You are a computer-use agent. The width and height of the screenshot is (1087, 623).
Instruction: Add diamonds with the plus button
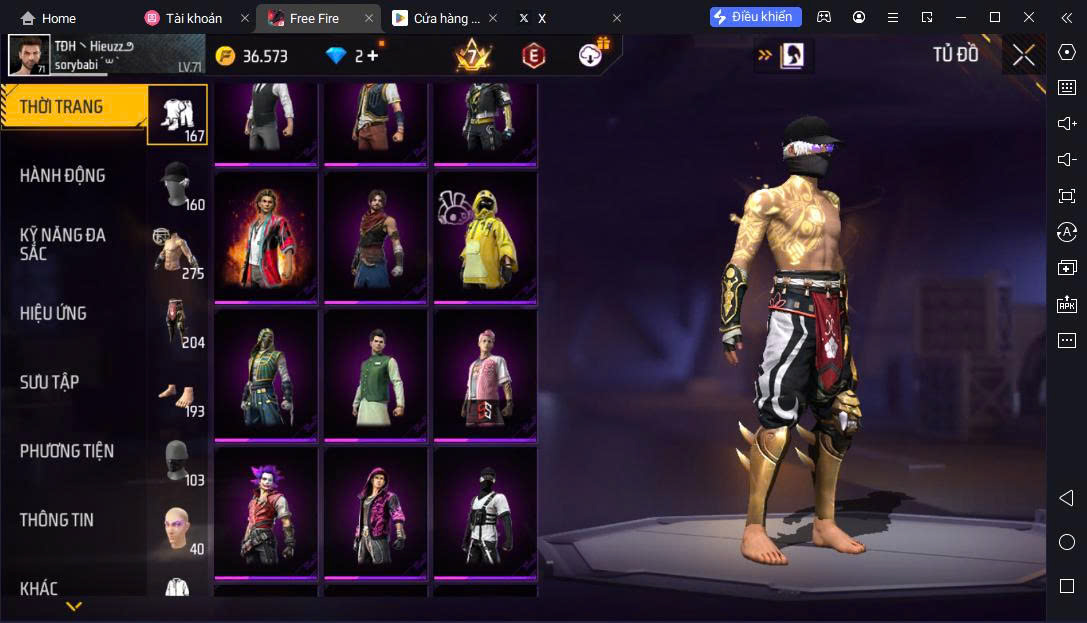[373, 56]
